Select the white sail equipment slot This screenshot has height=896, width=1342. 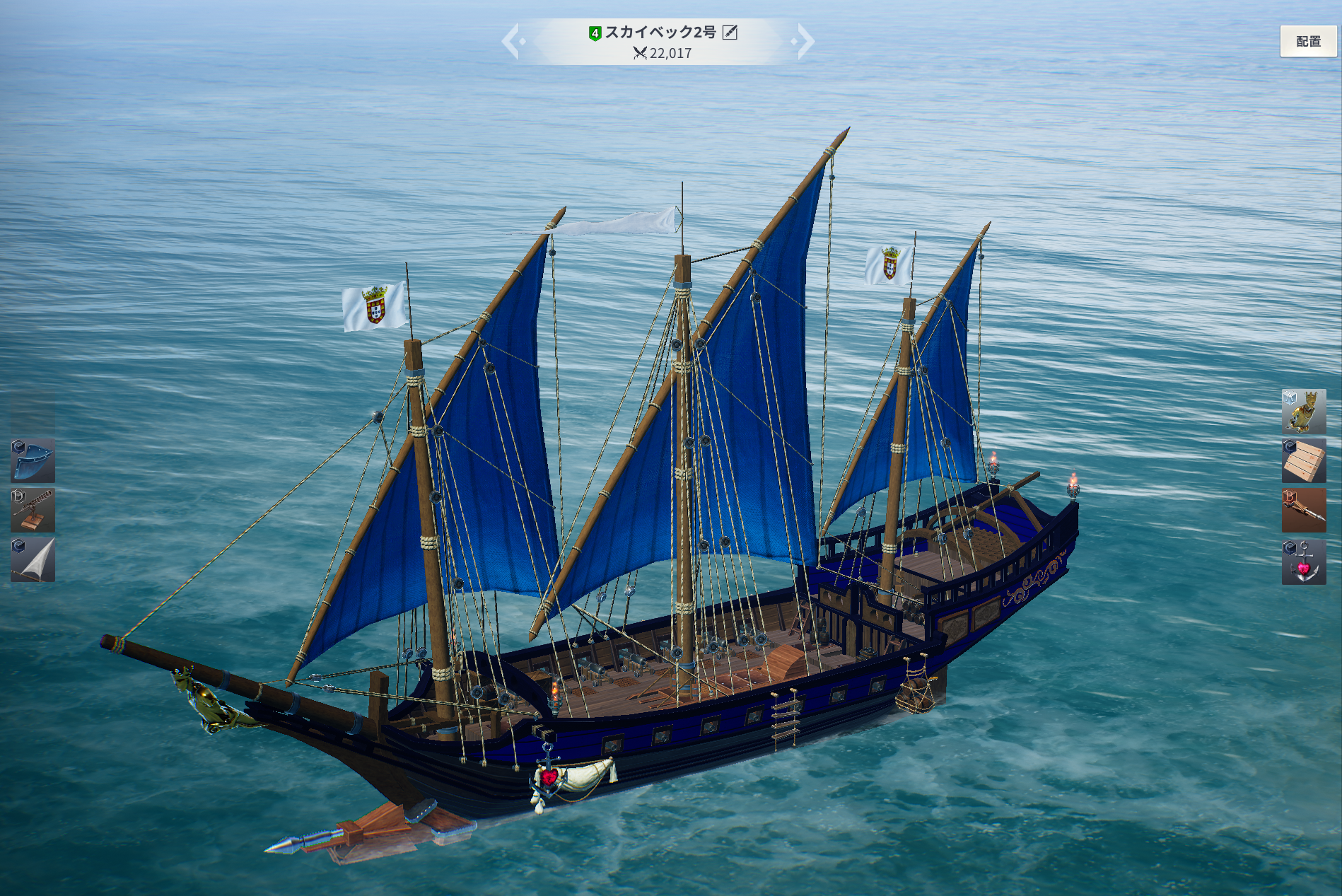point(33,559)
